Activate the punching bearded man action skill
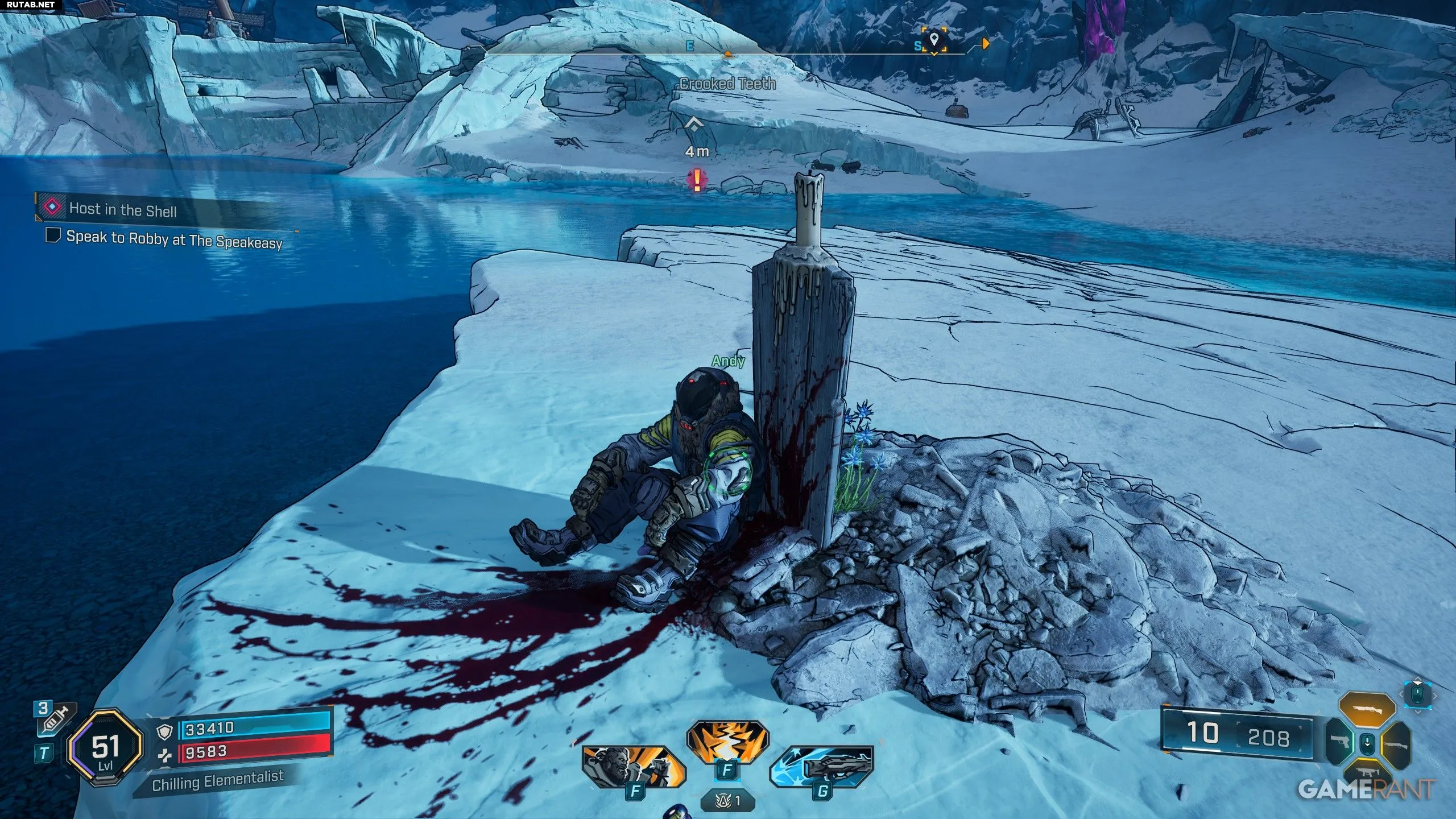The image size is (1456, 819). 632,767
